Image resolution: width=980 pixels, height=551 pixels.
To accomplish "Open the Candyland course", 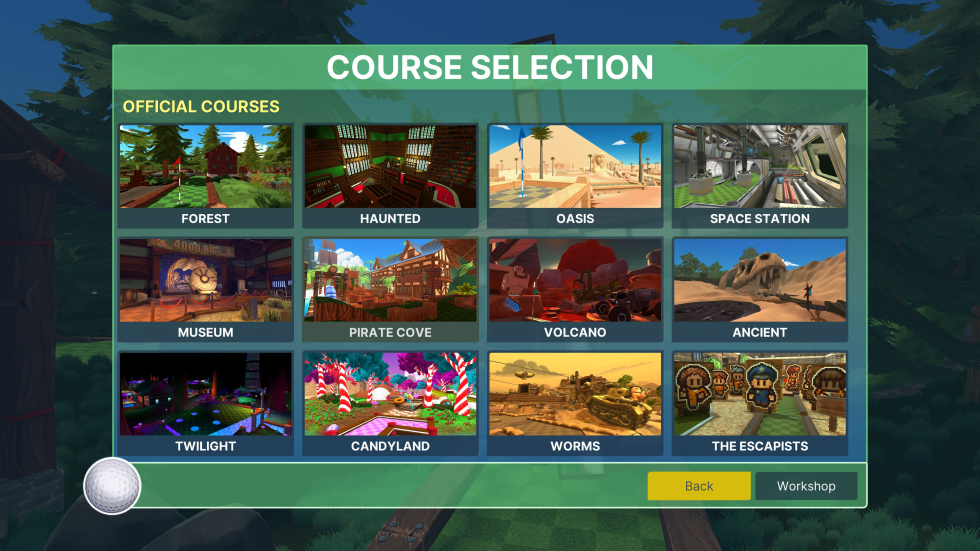I will click(x=390, y=403).
